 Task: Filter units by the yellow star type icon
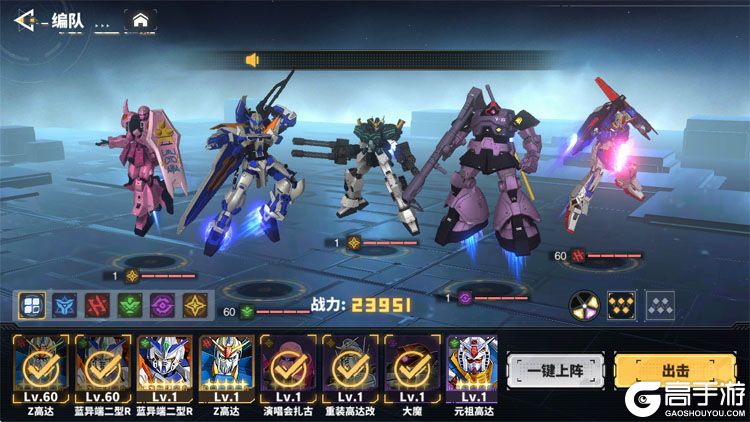point(193,306)
